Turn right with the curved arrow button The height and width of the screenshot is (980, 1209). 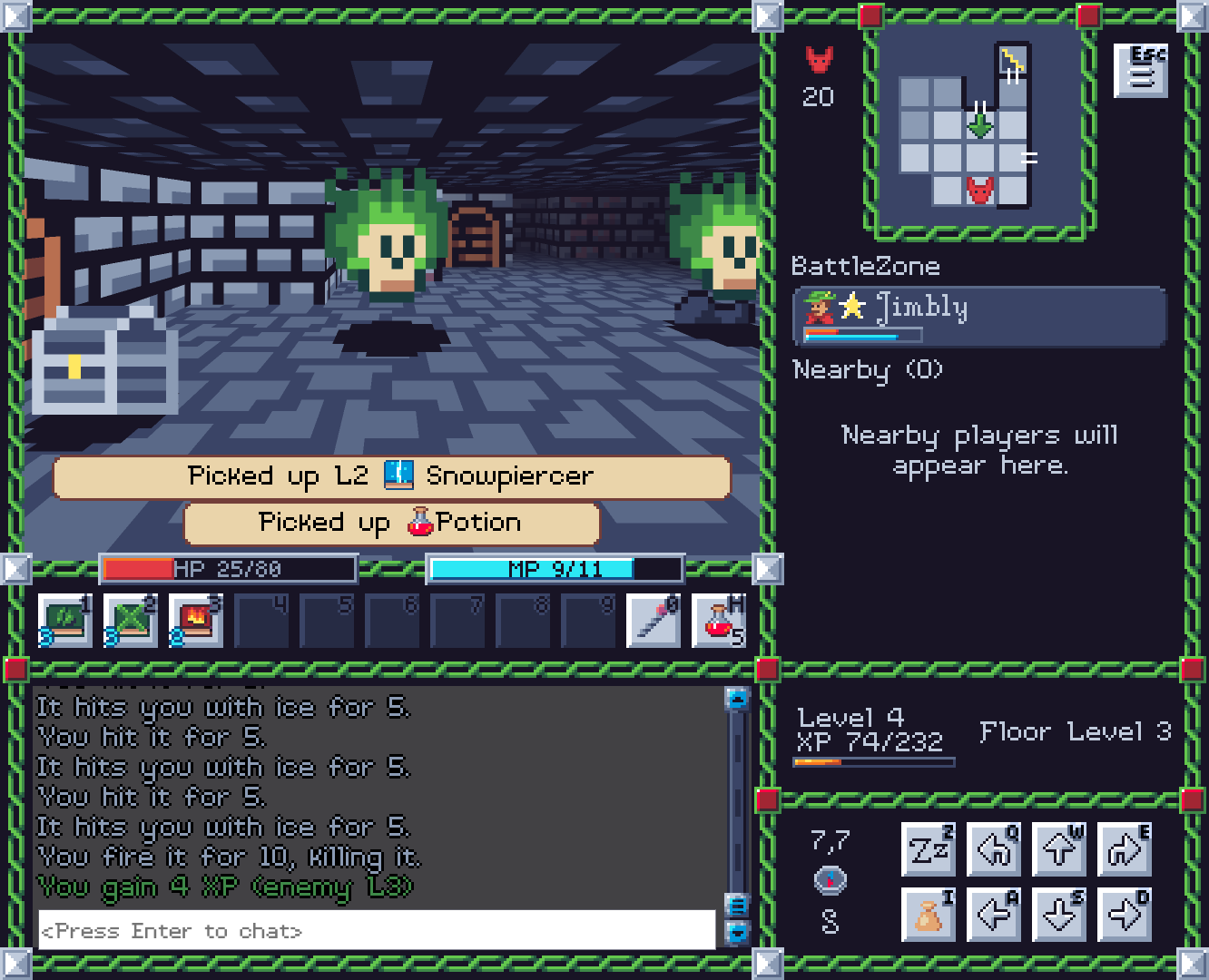1125,850
